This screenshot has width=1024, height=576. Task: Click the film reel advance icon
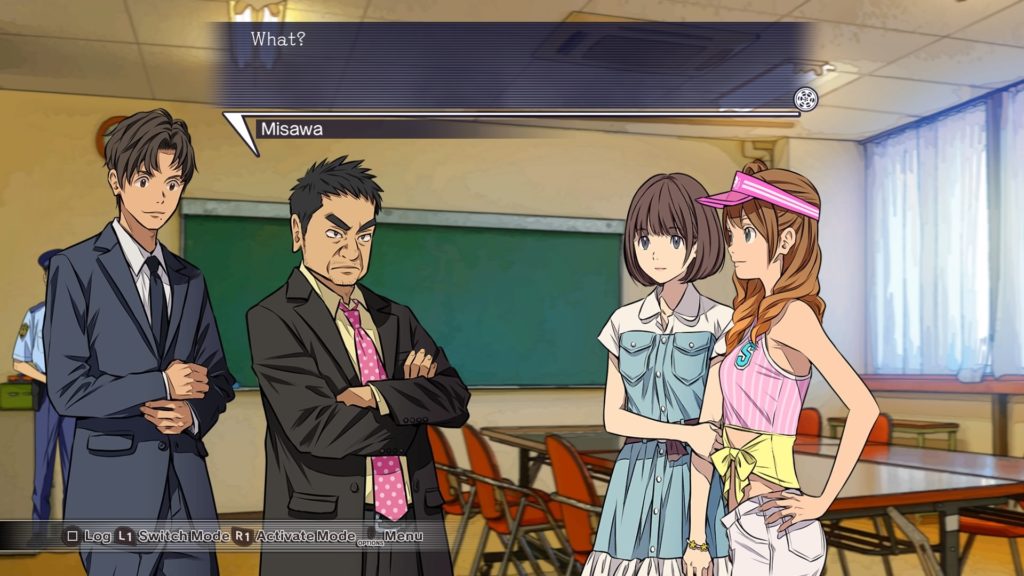[805, 99]
